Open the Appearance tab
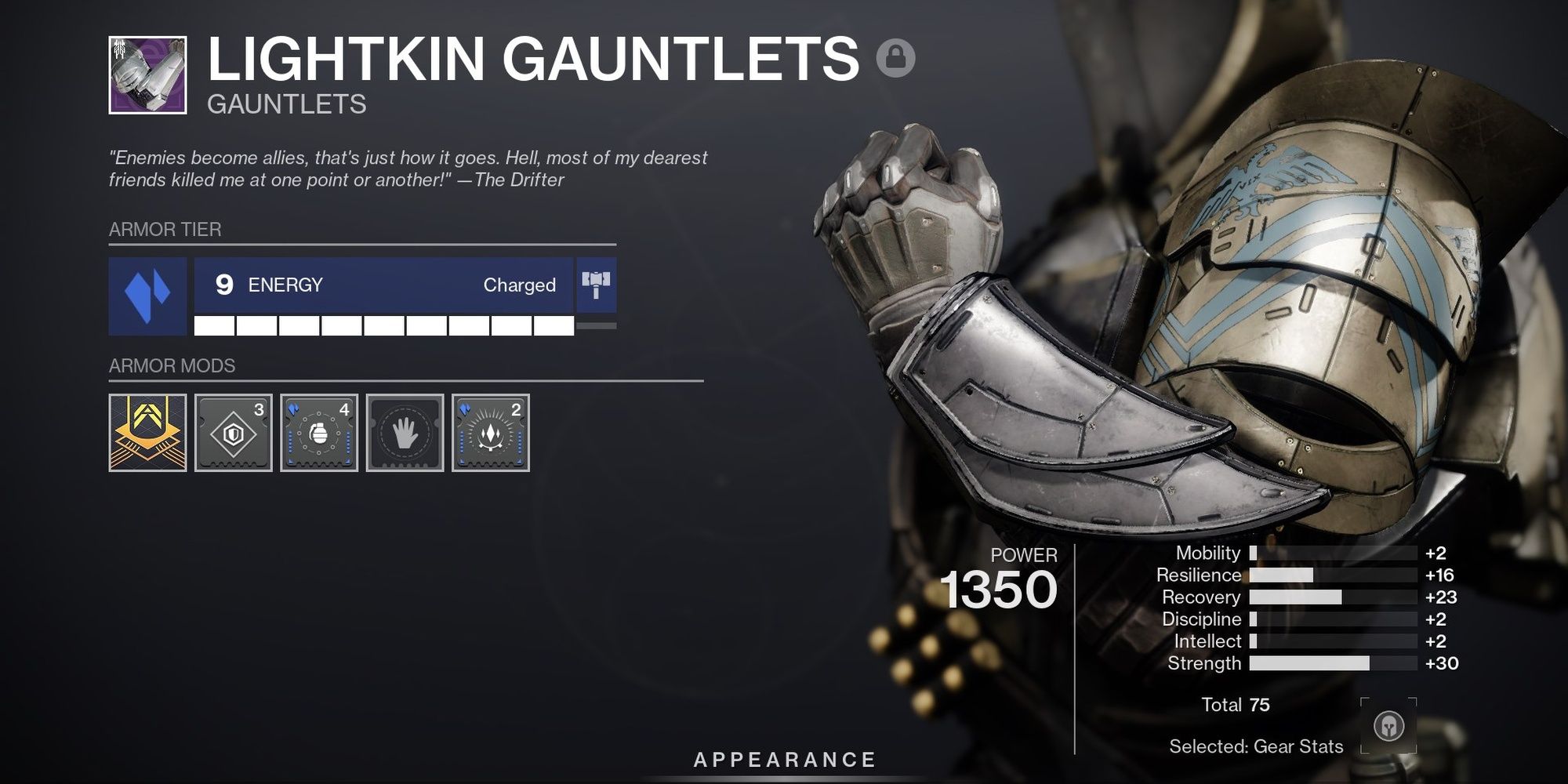This screenshot has height=784, width=1568. click(784, 758)
